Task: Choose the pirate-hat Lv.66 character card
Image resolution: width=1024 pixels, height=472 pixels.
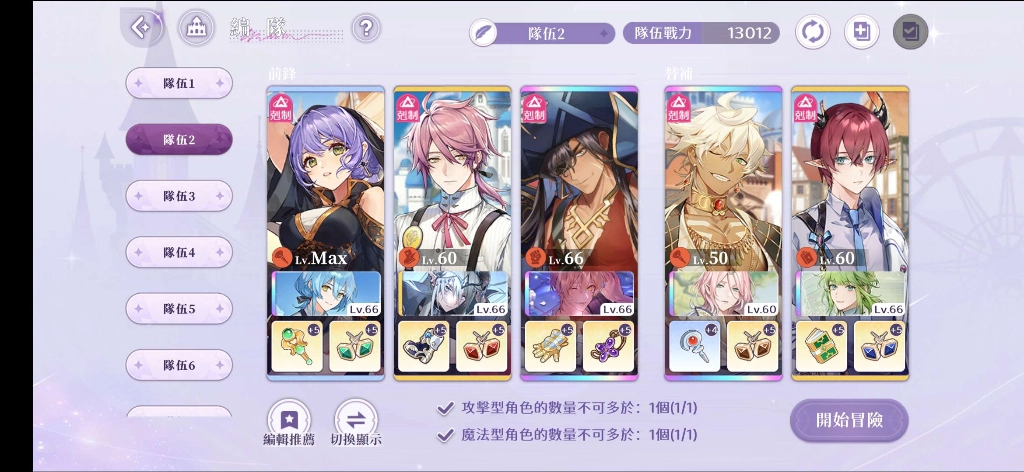Action: (579, 180)
